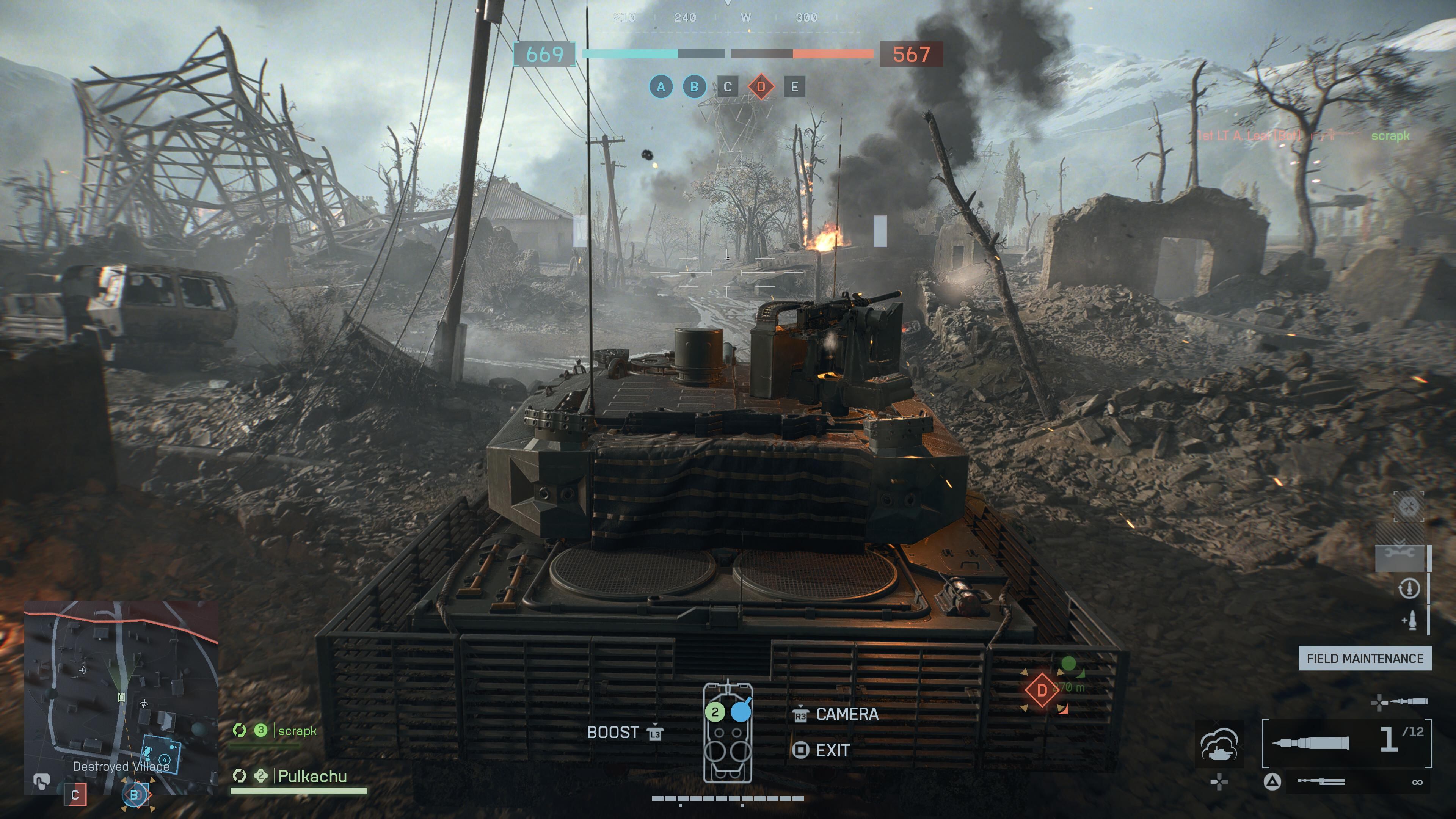The image size is (1456, 819).
Task: Click the B objective marker under the minimap
Action: click(135, 795)
